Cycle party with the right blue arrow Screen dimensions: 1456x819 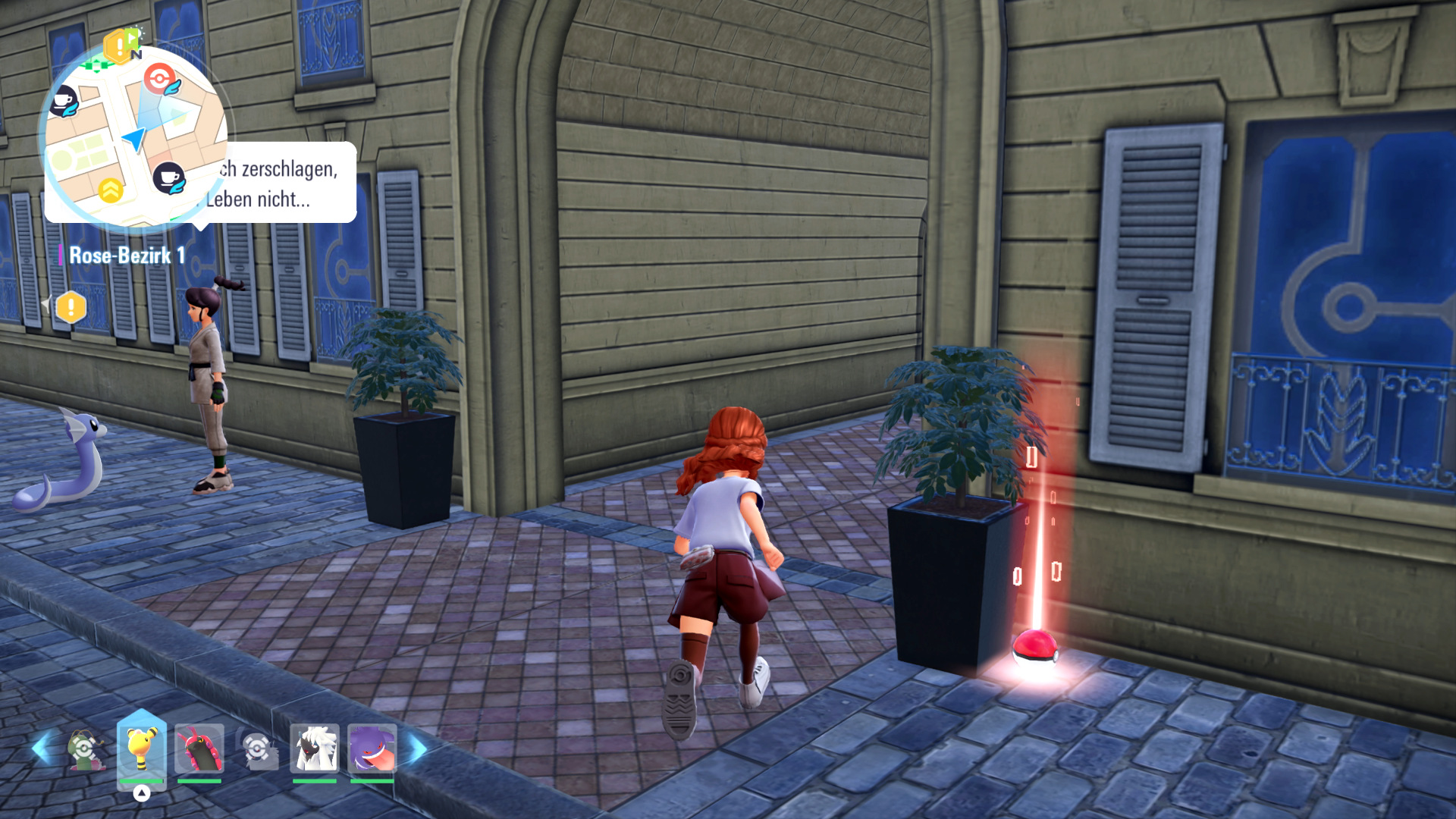[x=418, y=749]
